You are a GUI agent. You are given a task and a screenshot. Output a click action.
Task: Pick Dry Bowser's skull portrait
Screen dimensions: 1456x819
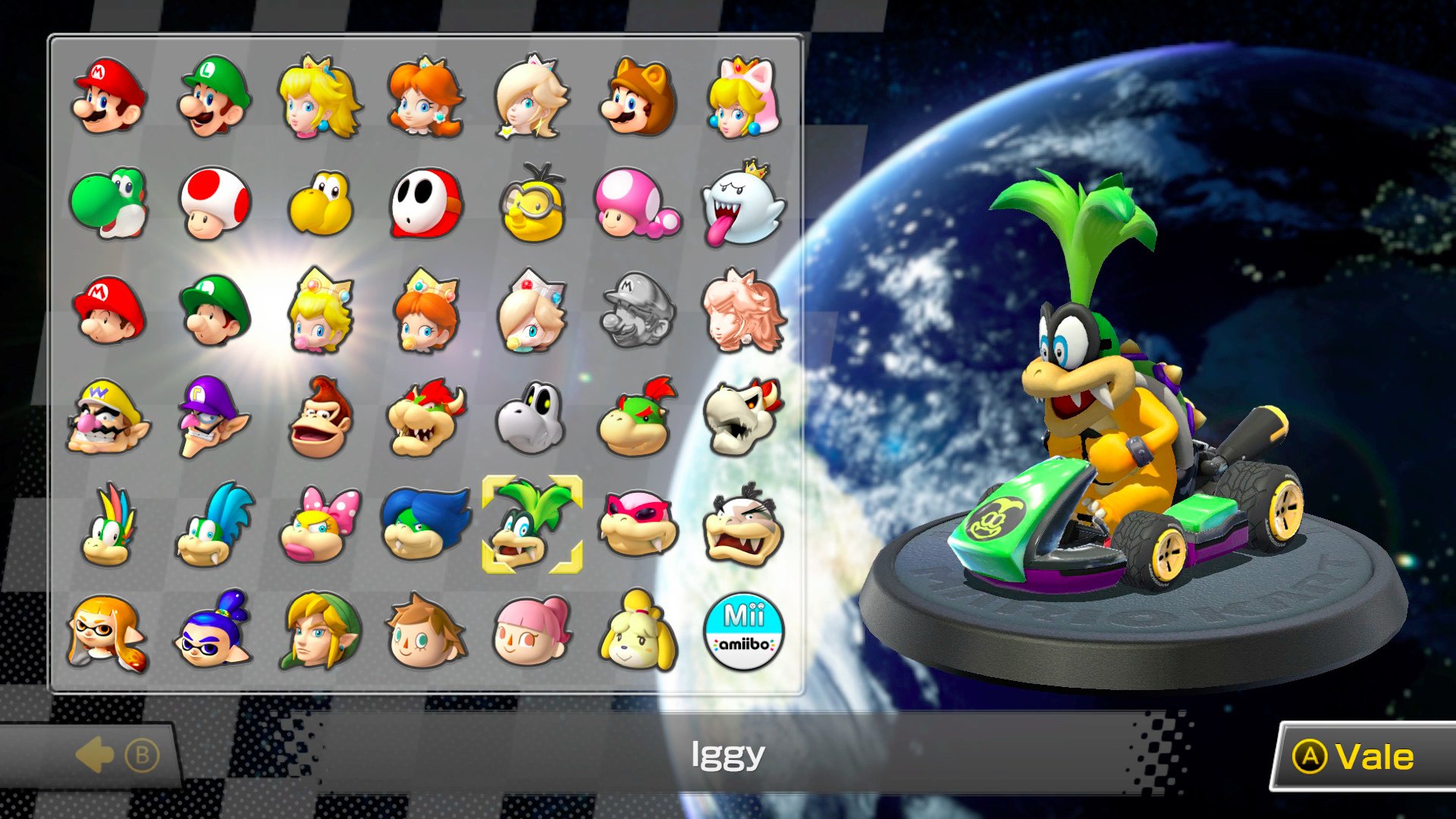743,417
